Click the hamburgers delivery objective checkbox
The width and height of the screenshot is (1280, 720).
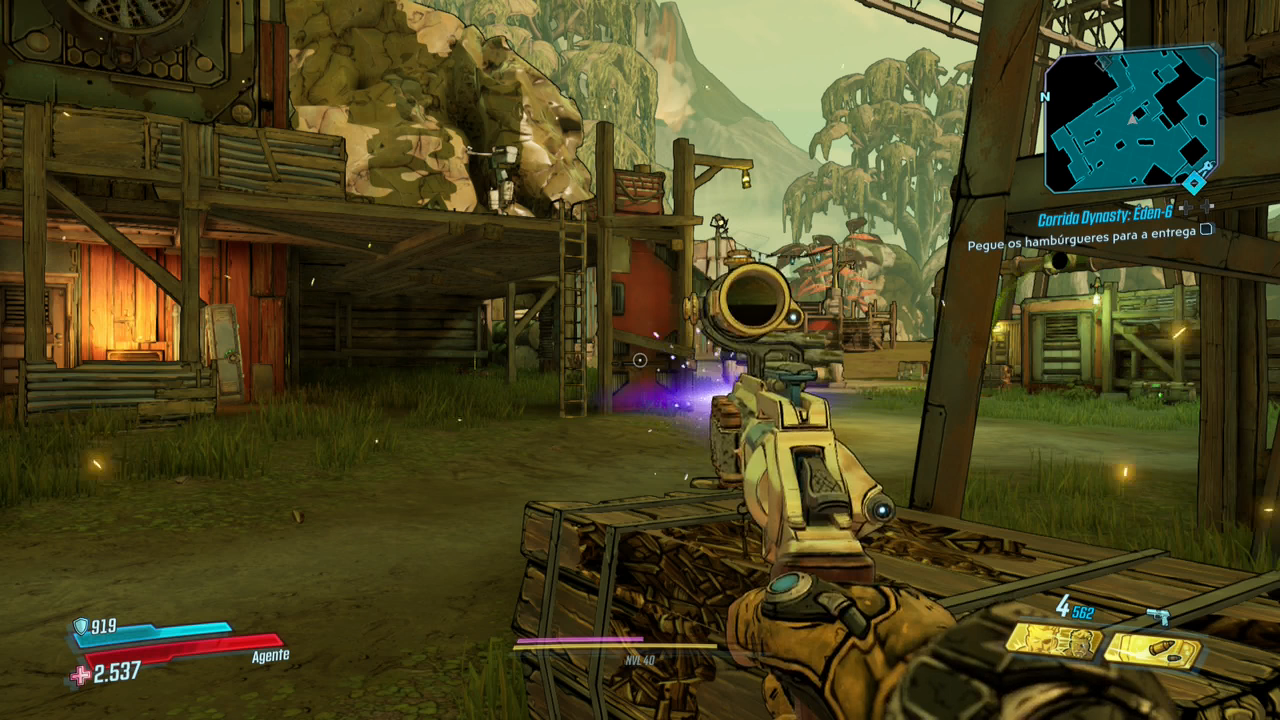[1206, 229]
